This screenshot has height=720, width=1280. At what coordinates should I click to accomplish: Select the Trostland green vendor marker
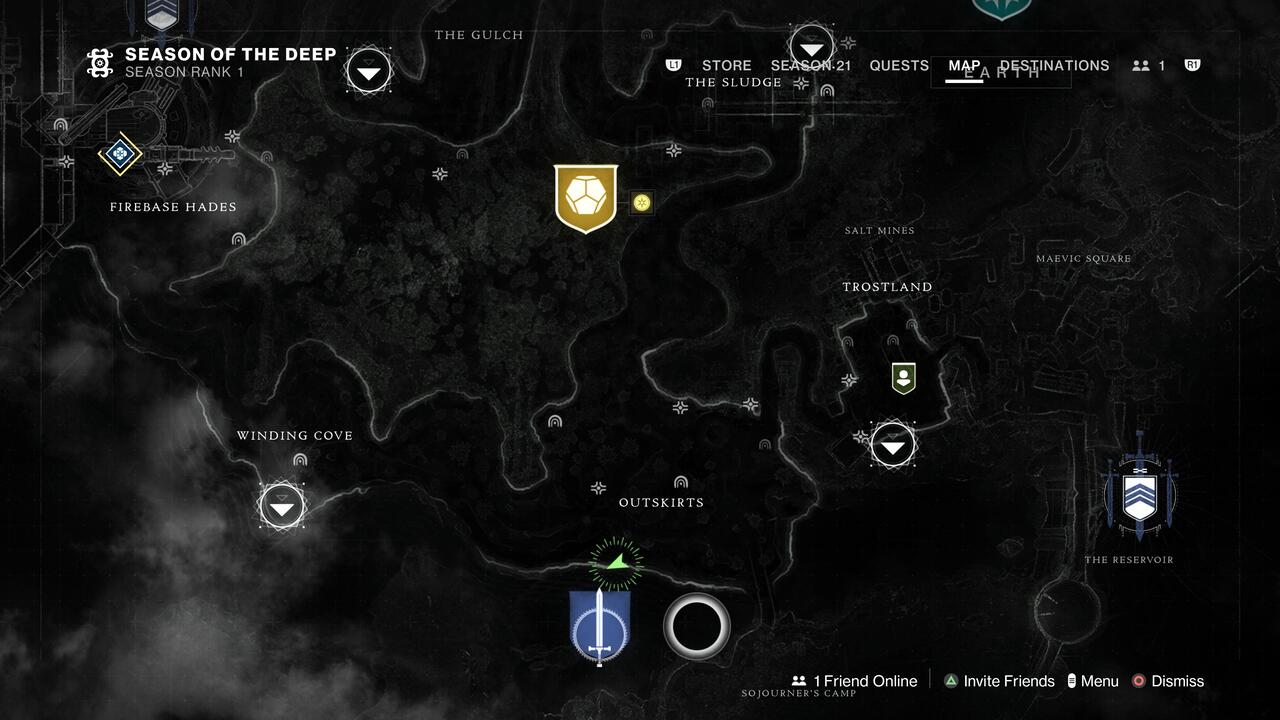(x=904, y=378)
